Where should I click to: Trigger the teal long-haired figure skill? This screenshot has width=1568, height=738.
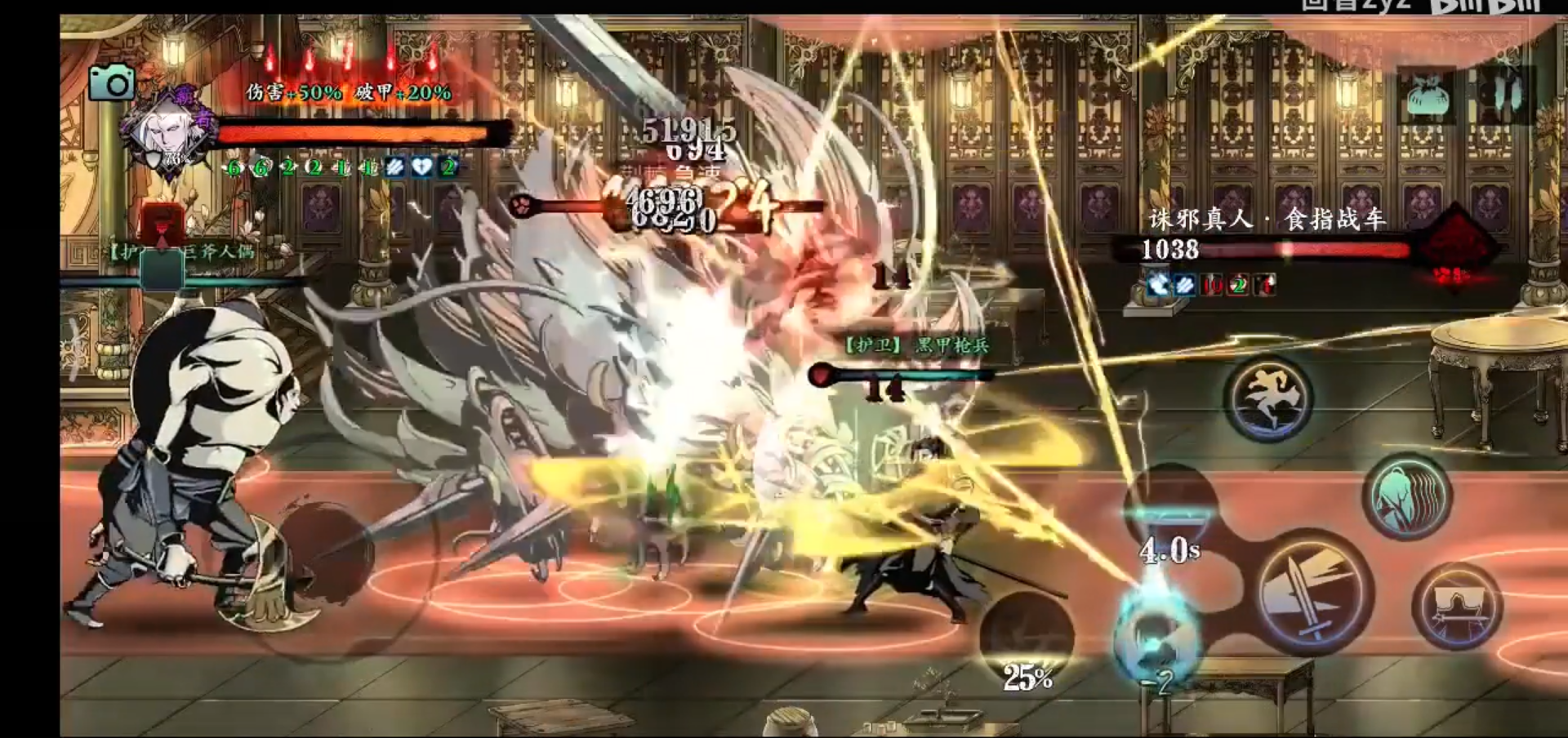pyautogui.click(x=1405, y=497)
